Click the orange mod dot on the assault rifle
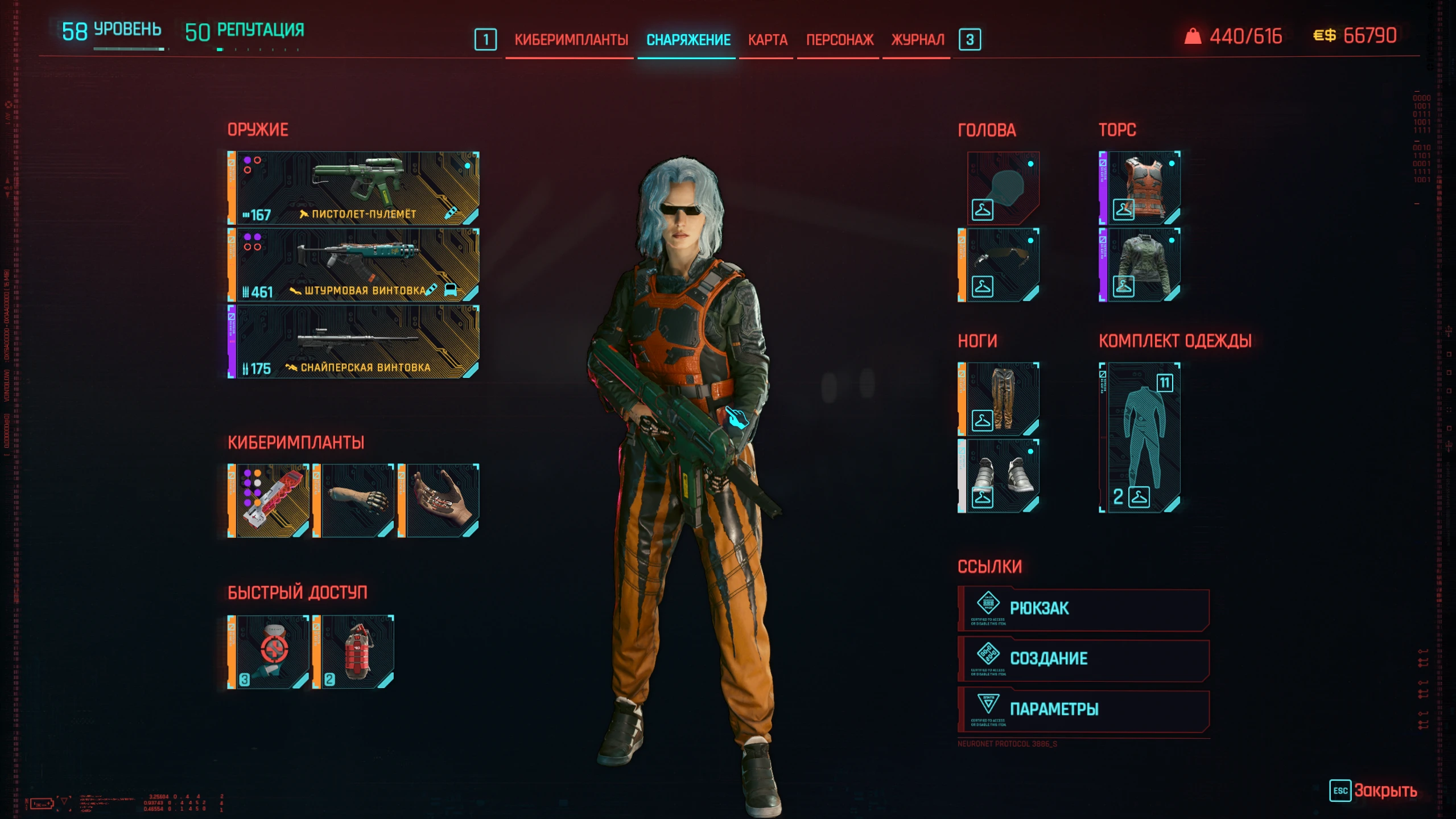 (248, 247)
